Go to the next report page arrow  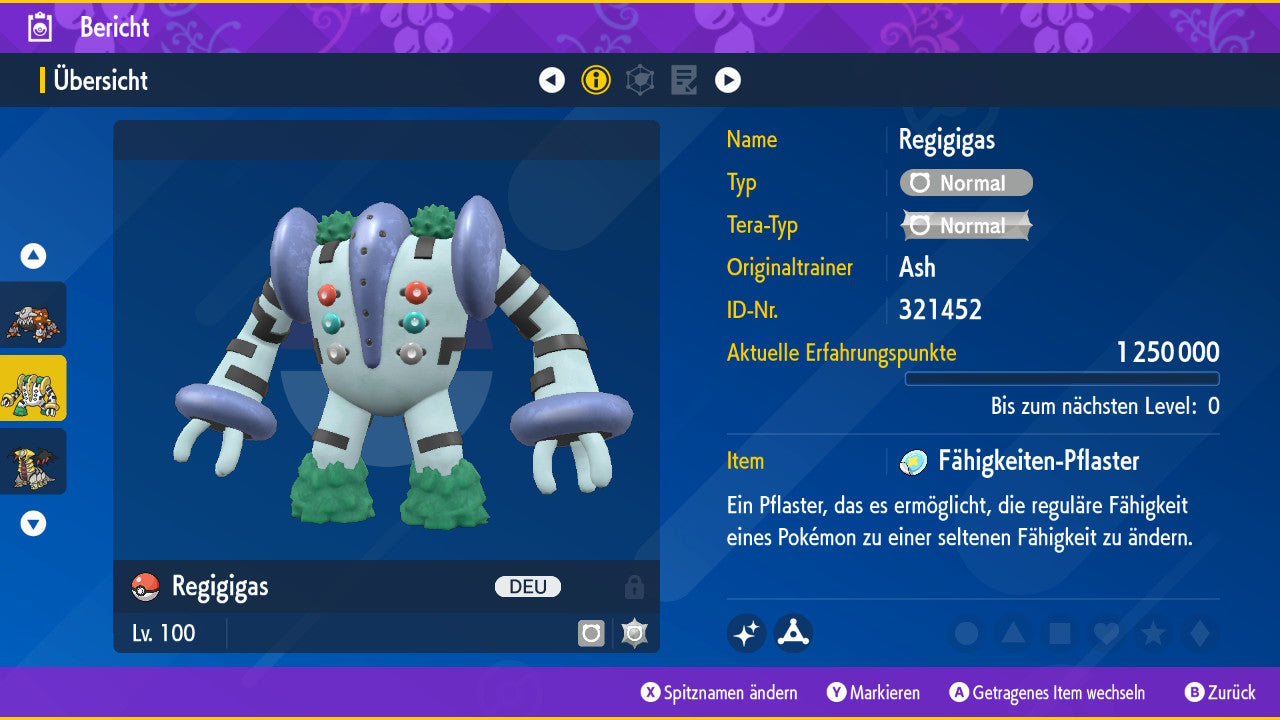(x=728, y=80)
